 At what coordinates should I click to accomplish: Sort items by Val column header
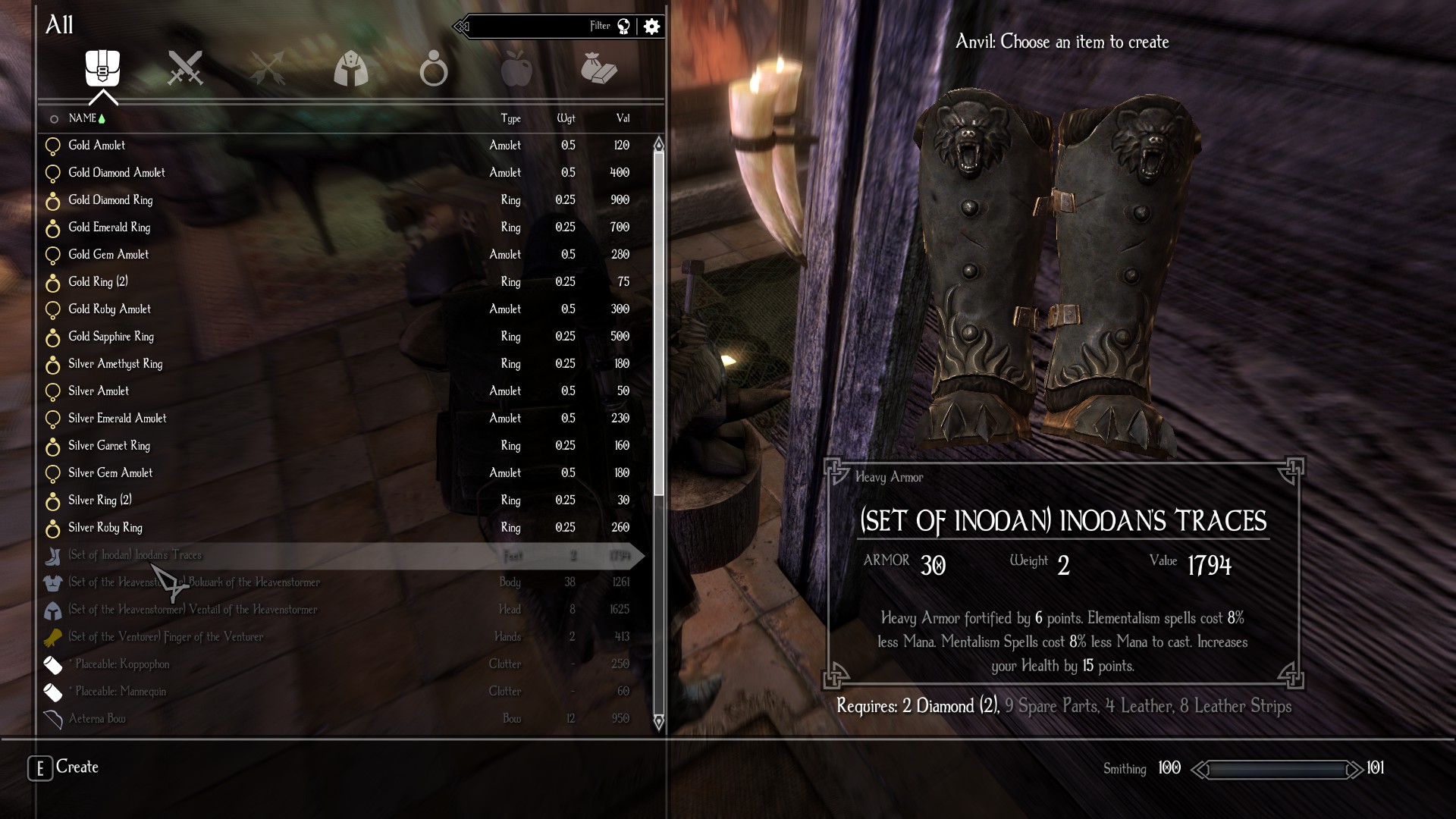(623, 118)
